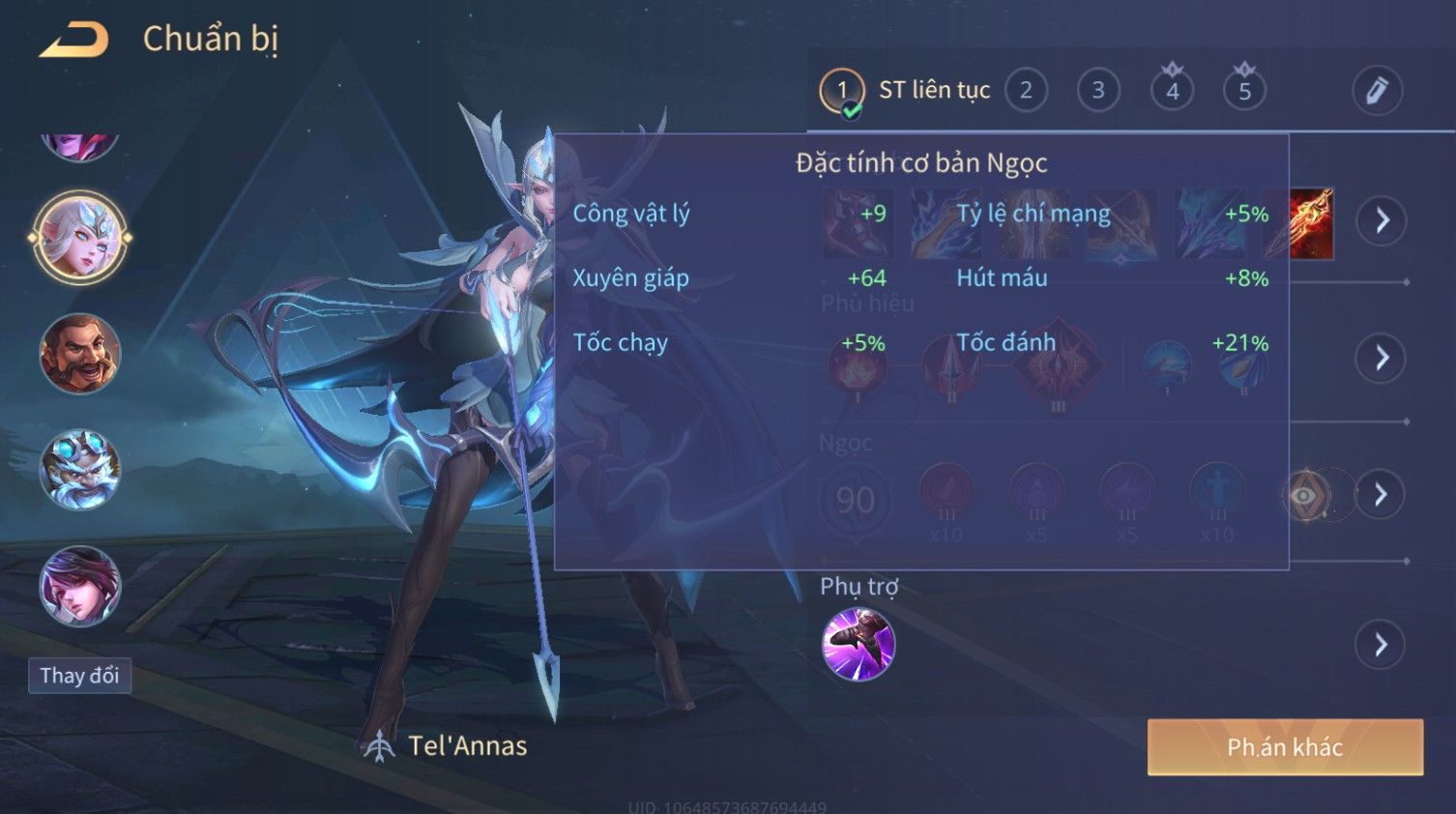Edit the preset name with pencil icon
The image size is (1456, 814).
point(1377,91)
